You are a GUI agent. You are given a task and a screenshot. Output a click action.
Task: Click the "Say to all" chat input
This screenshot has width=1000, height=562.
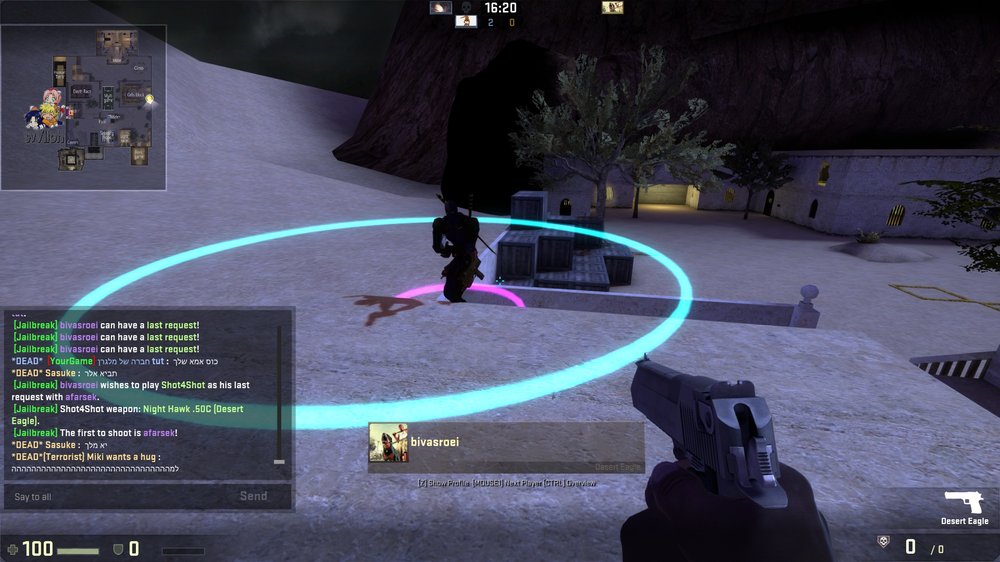(x=120, y=496)
